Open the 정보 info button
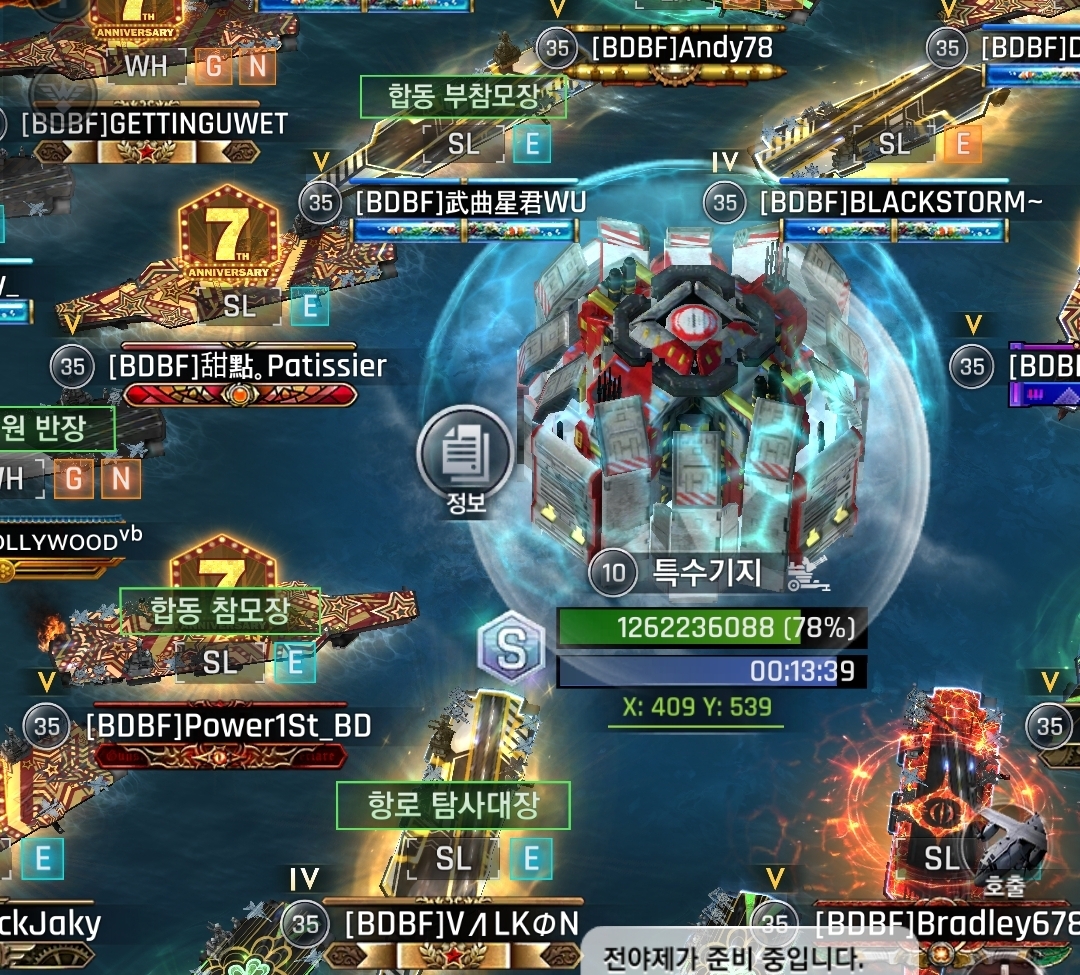 [x=465, y=460]
